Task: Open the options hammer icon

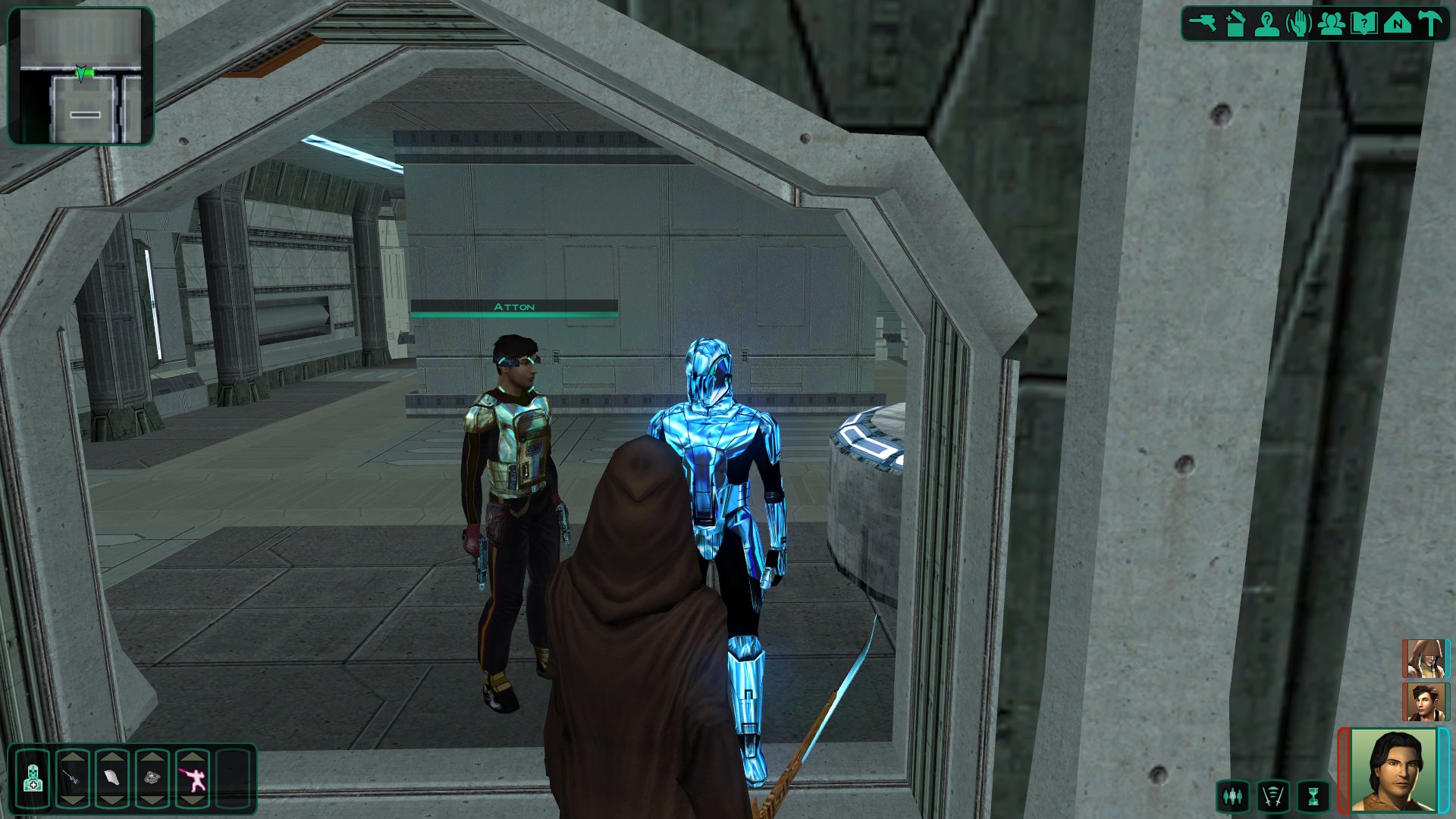Action: (x=1430, y=24)
